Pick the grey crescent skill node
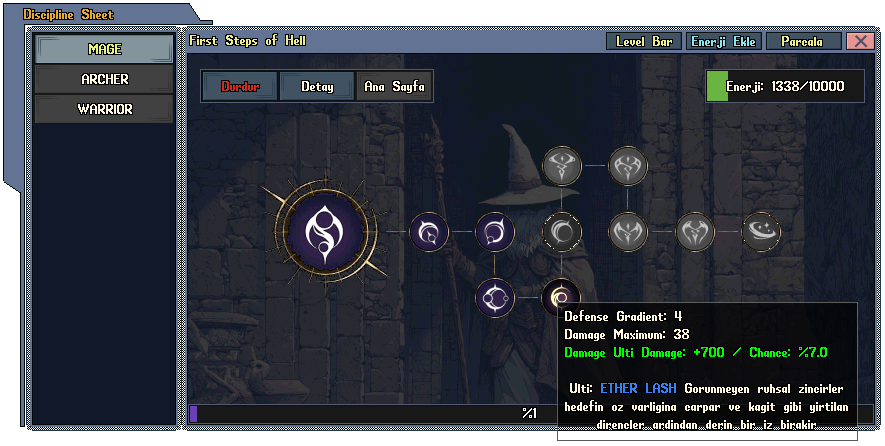This screenshot has width=885, height=446. [x=562, y=232]
